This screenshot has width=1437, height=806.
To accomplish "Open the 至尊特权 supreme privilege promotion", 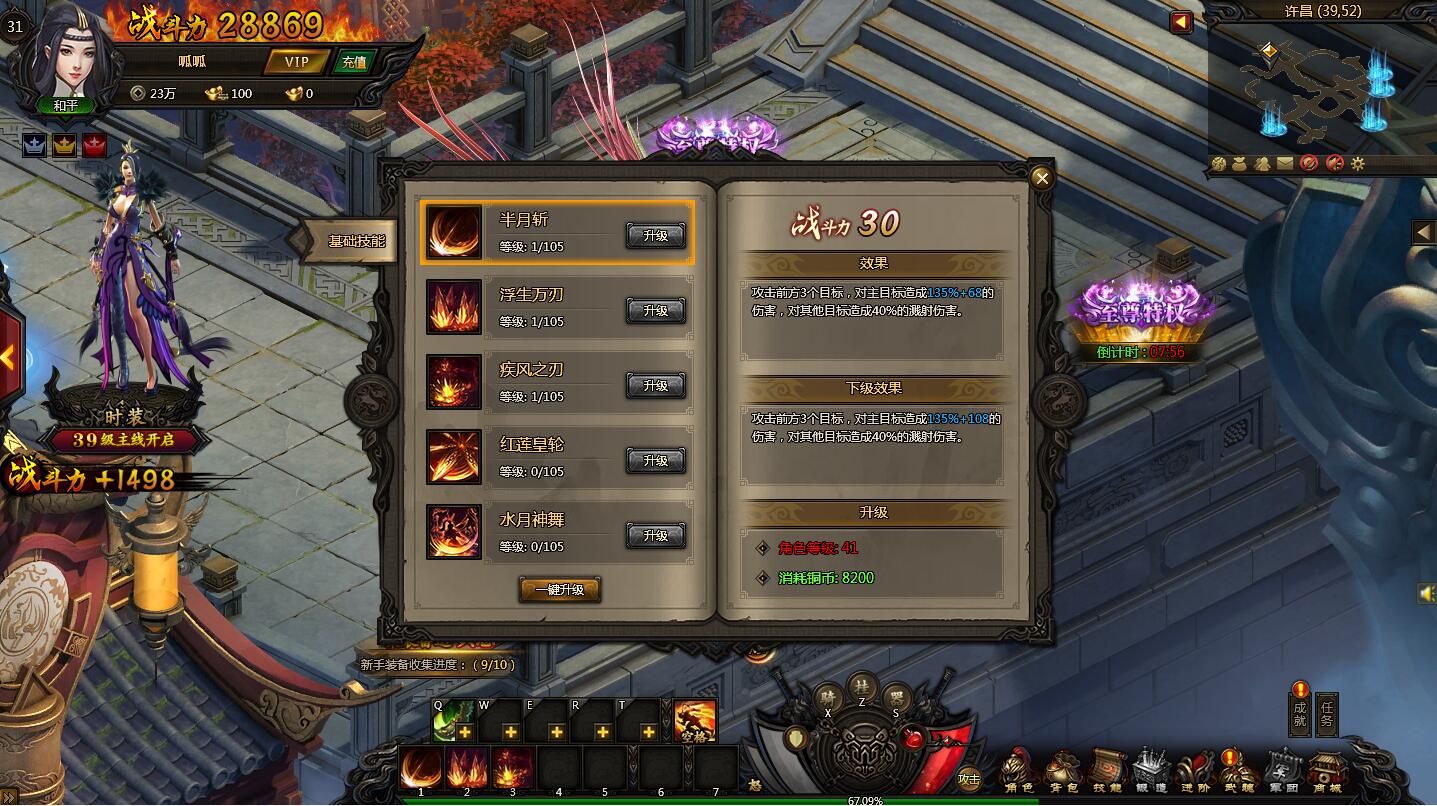I will coord(1142,306).
